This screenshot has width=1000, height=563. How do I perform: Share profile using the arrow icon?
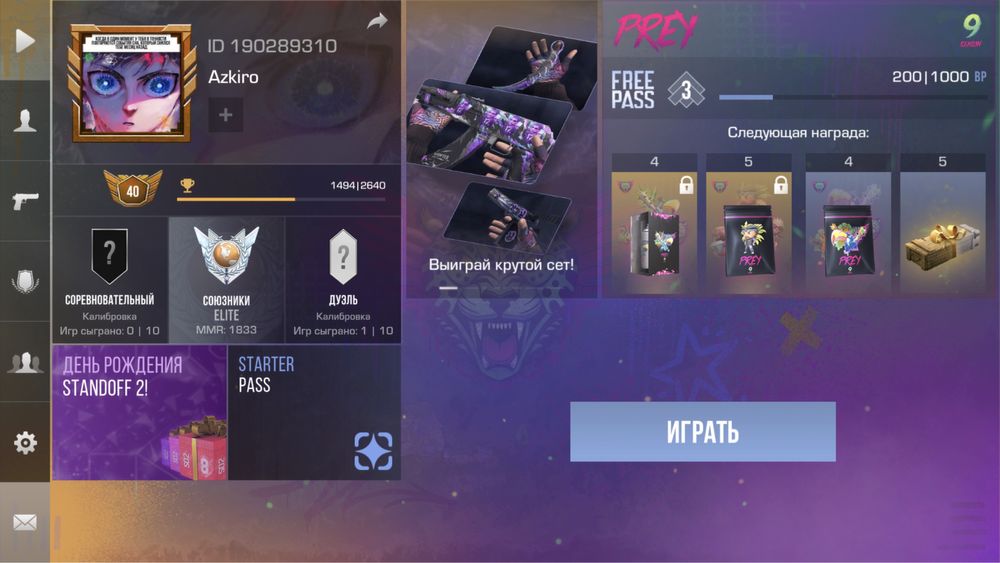[377, 21]
